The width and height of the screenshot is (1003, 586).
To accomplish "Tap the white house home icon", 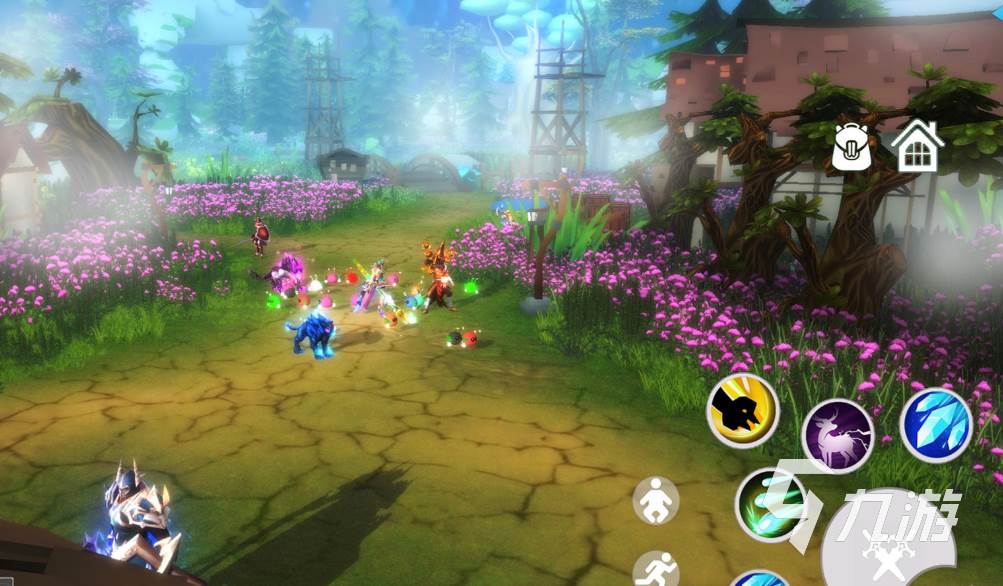I will (917, 146).
